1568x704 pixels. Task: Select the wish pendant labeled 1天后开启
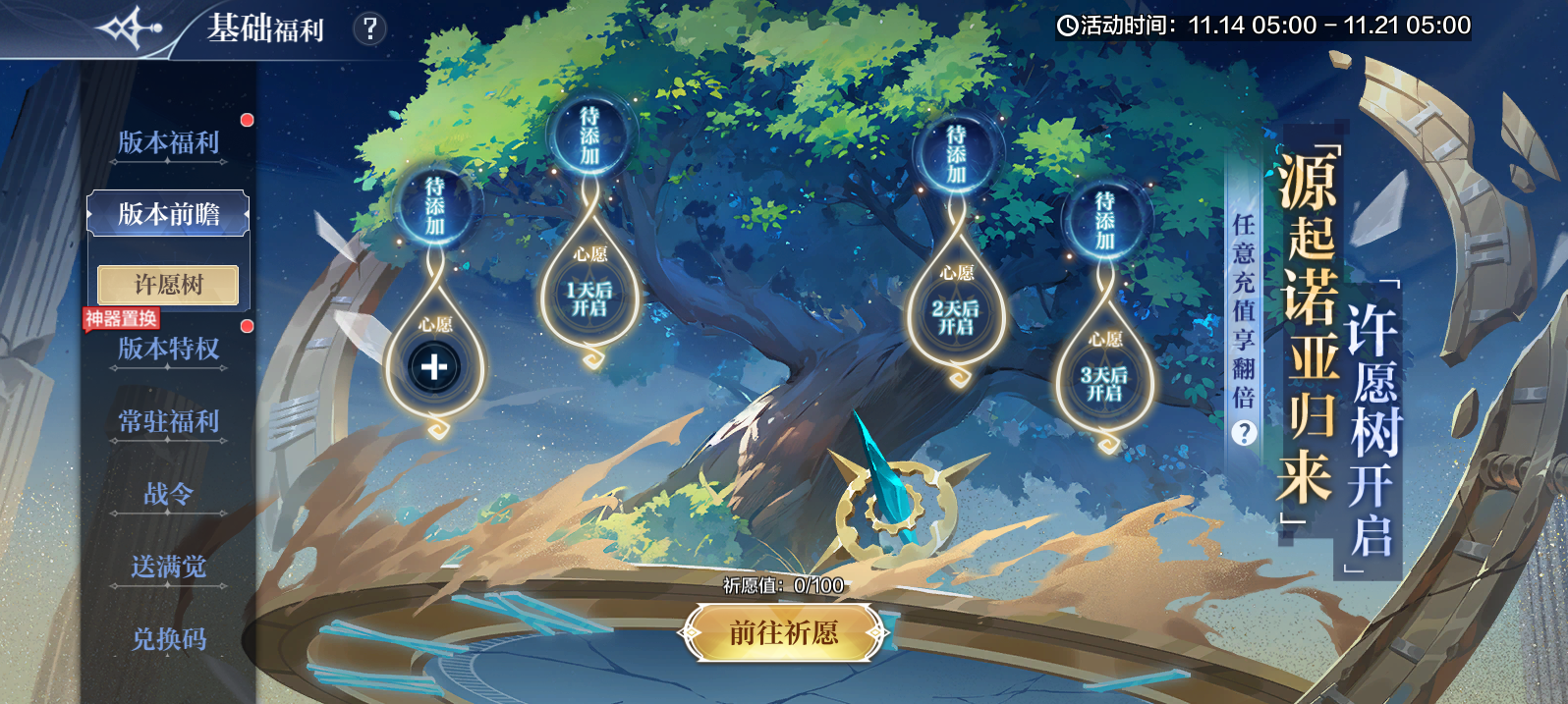coord(589,298)
